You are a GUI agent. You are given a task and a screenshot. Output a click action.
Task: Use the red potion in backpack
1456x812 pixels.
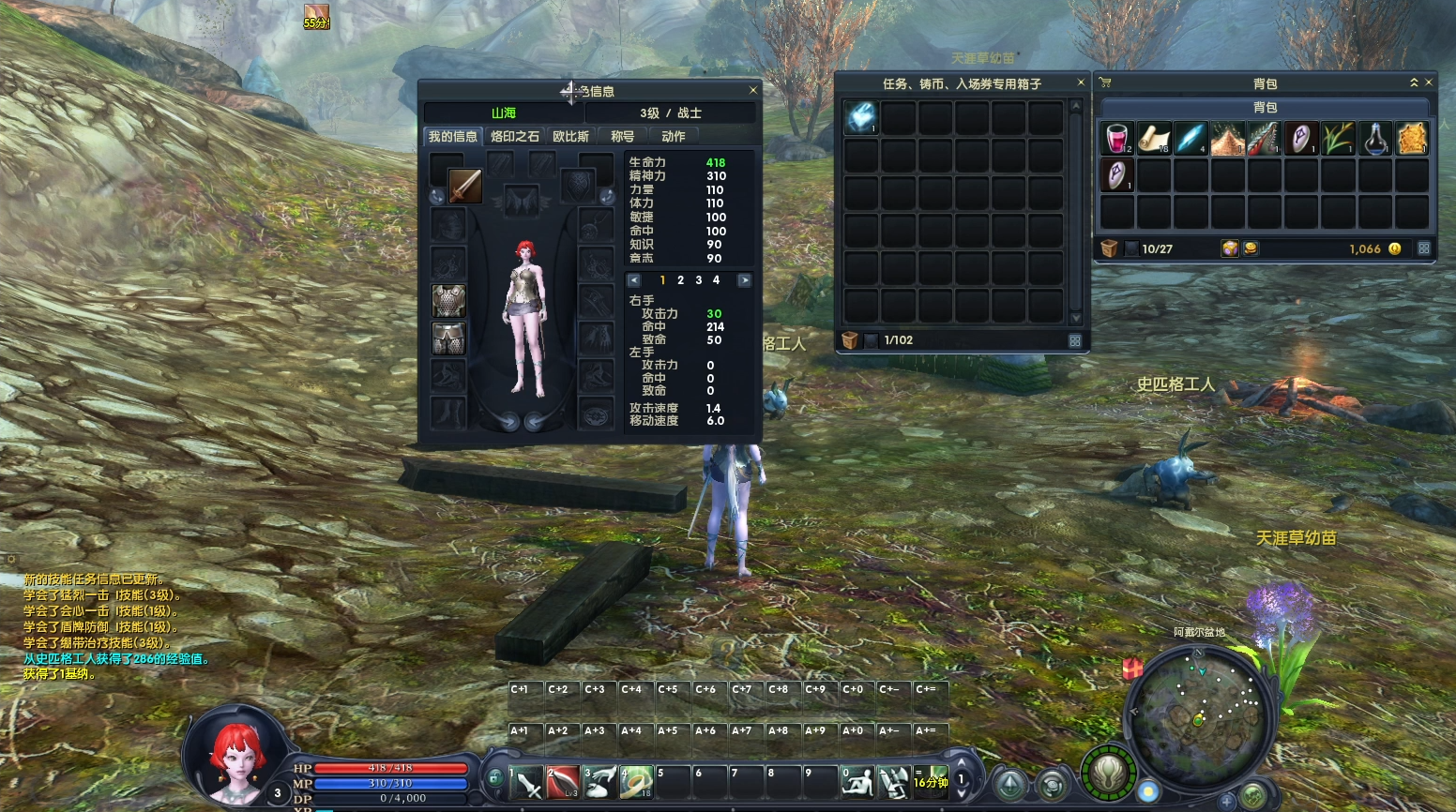point(1116,138)
